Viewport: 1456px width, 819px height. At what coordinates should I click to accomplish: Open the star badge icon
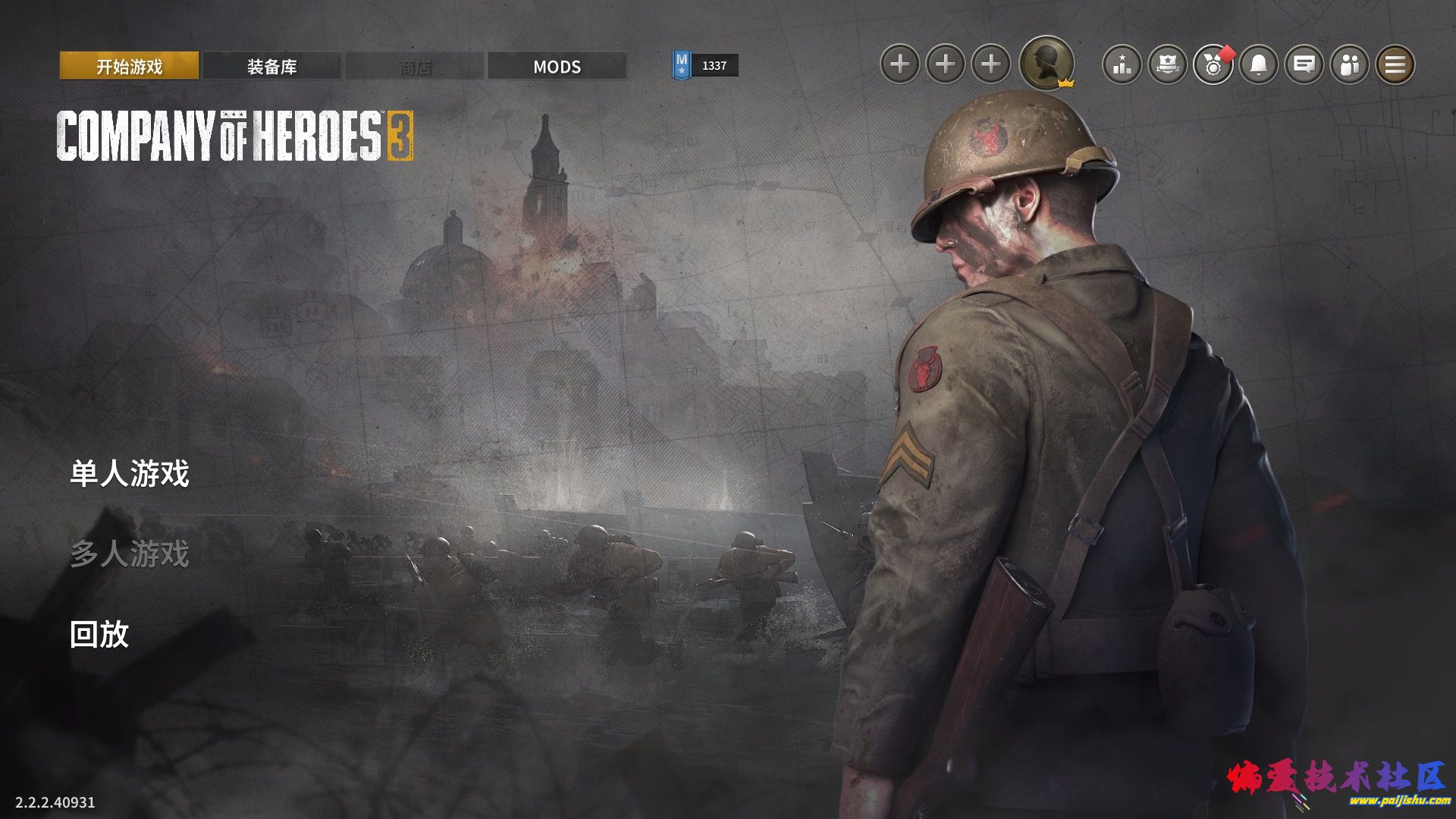pyautogui.click(x=1168, y=64)
